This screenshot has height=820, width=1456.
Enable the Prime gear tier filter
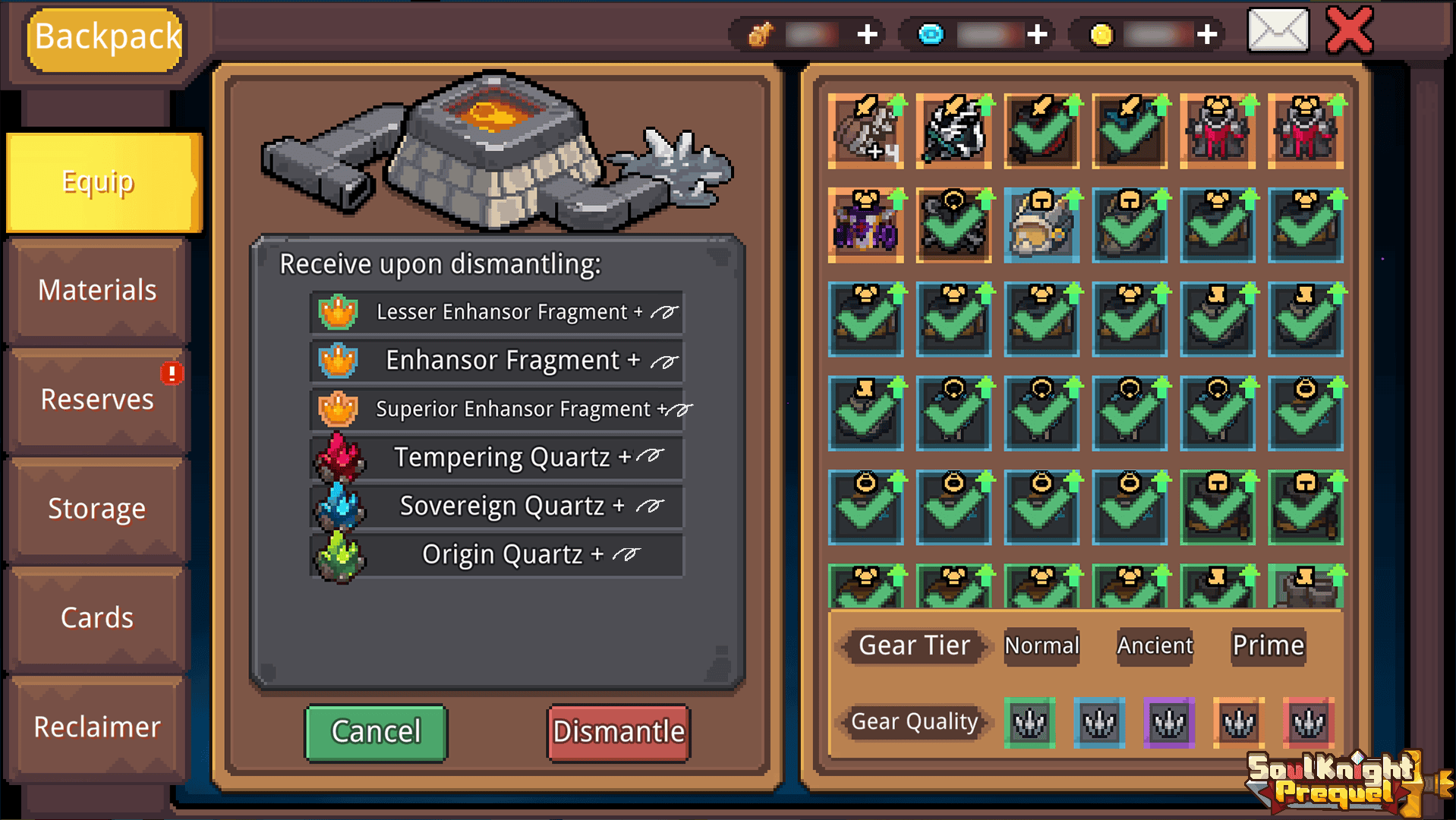pos(1268,645)
